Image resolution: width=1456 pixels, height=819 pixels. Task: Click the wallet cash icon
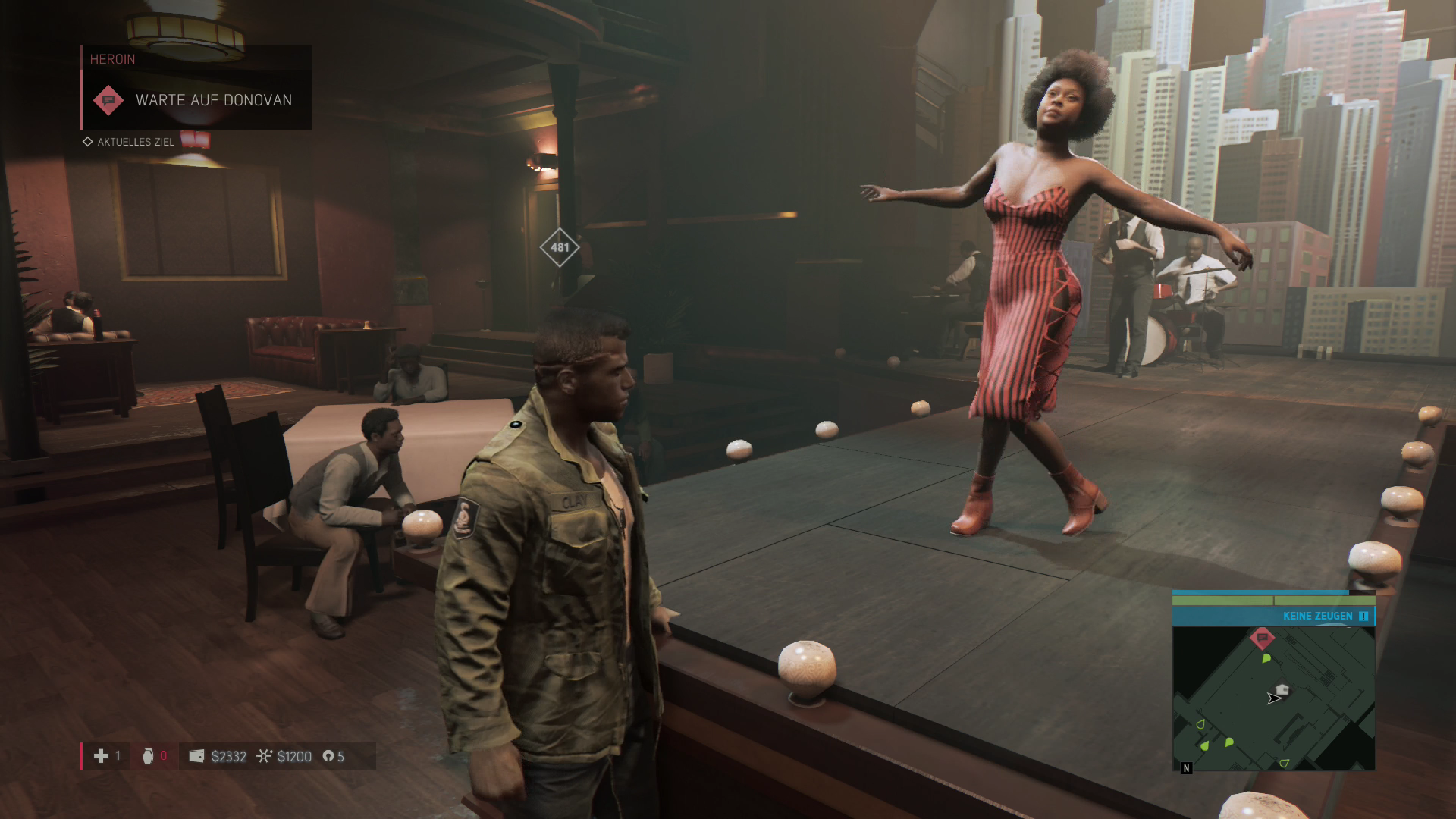point(196,756)
